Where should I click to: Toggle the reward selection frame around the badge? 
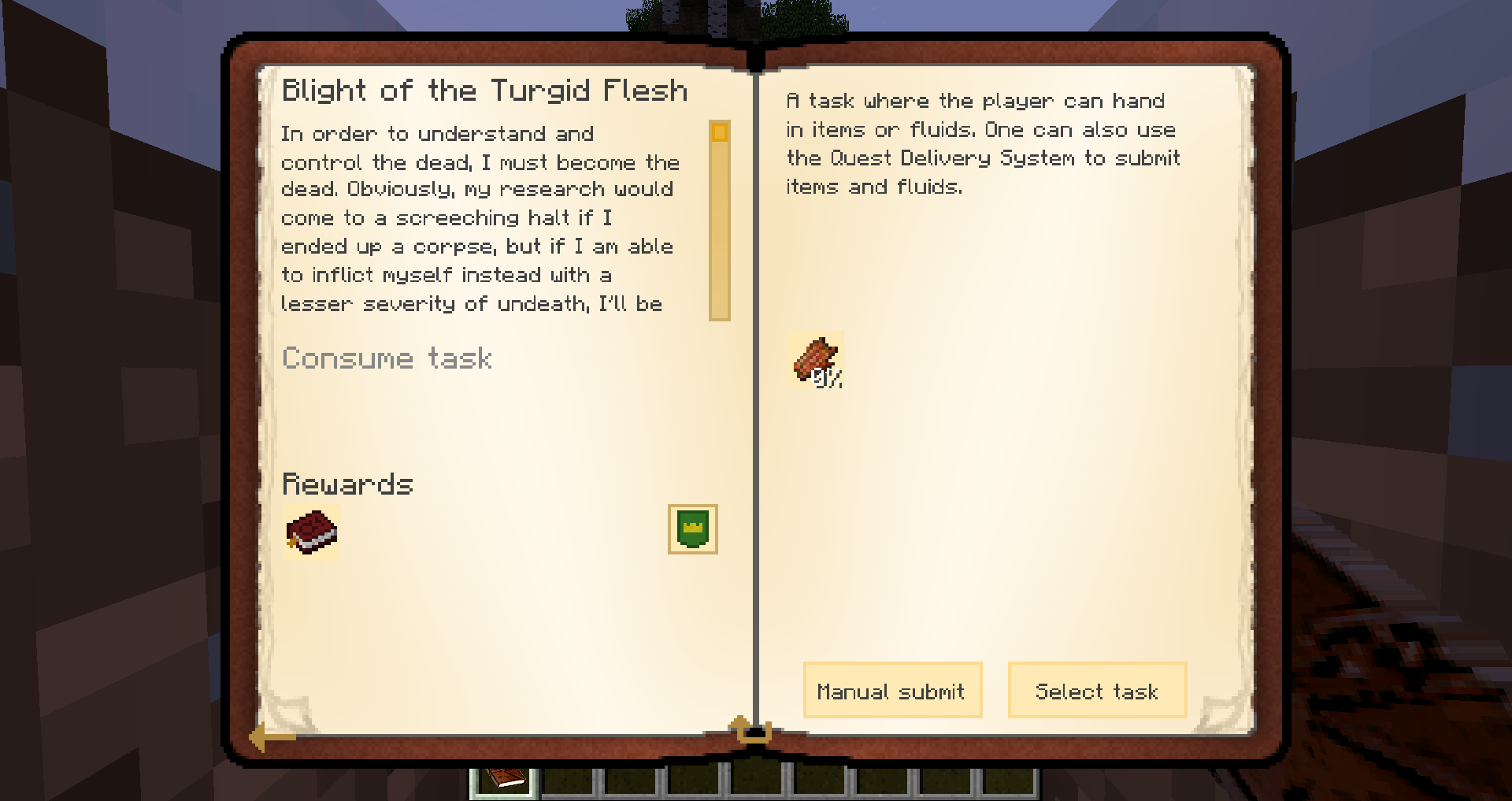(x=691, y=529)
